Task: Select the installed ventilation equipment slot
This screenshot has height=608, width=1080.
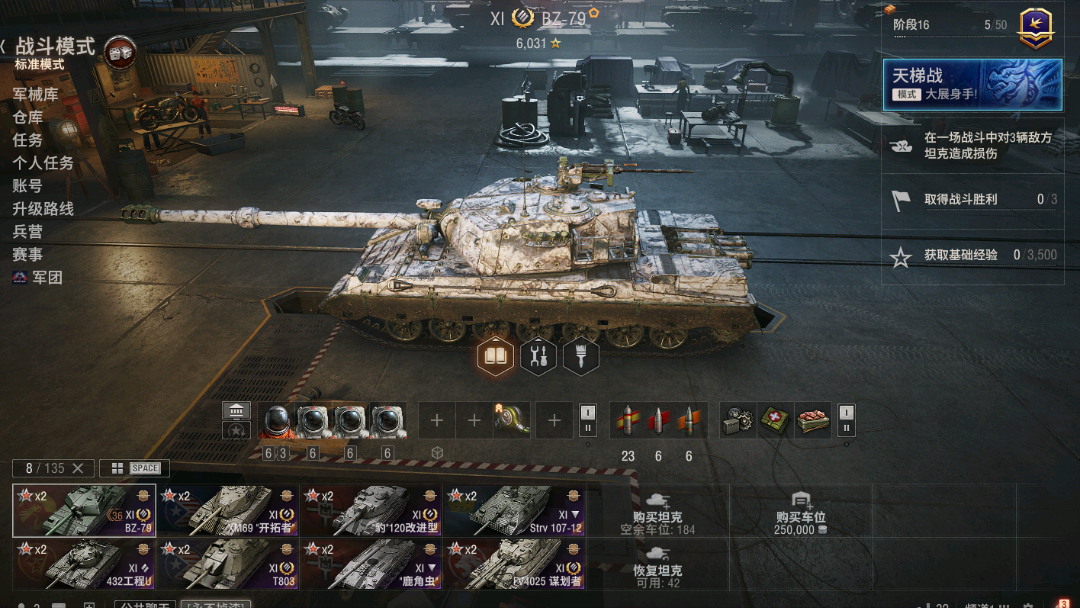Action: coord(512,421)
